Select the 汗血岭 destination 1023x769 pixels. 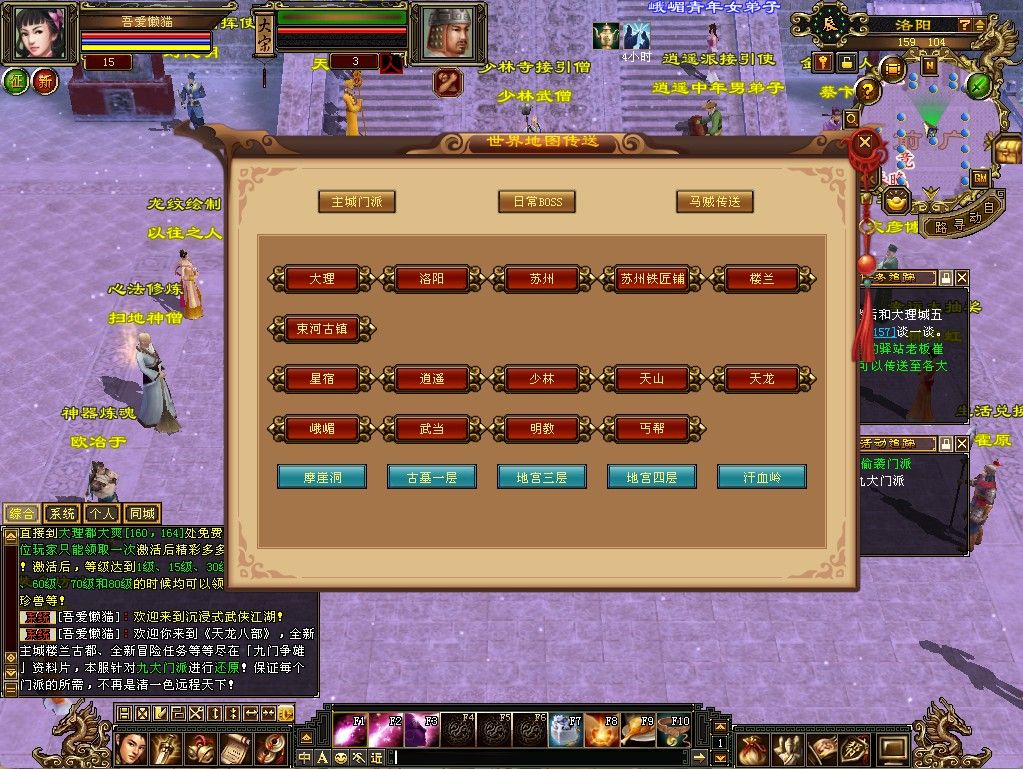[762, 477]
